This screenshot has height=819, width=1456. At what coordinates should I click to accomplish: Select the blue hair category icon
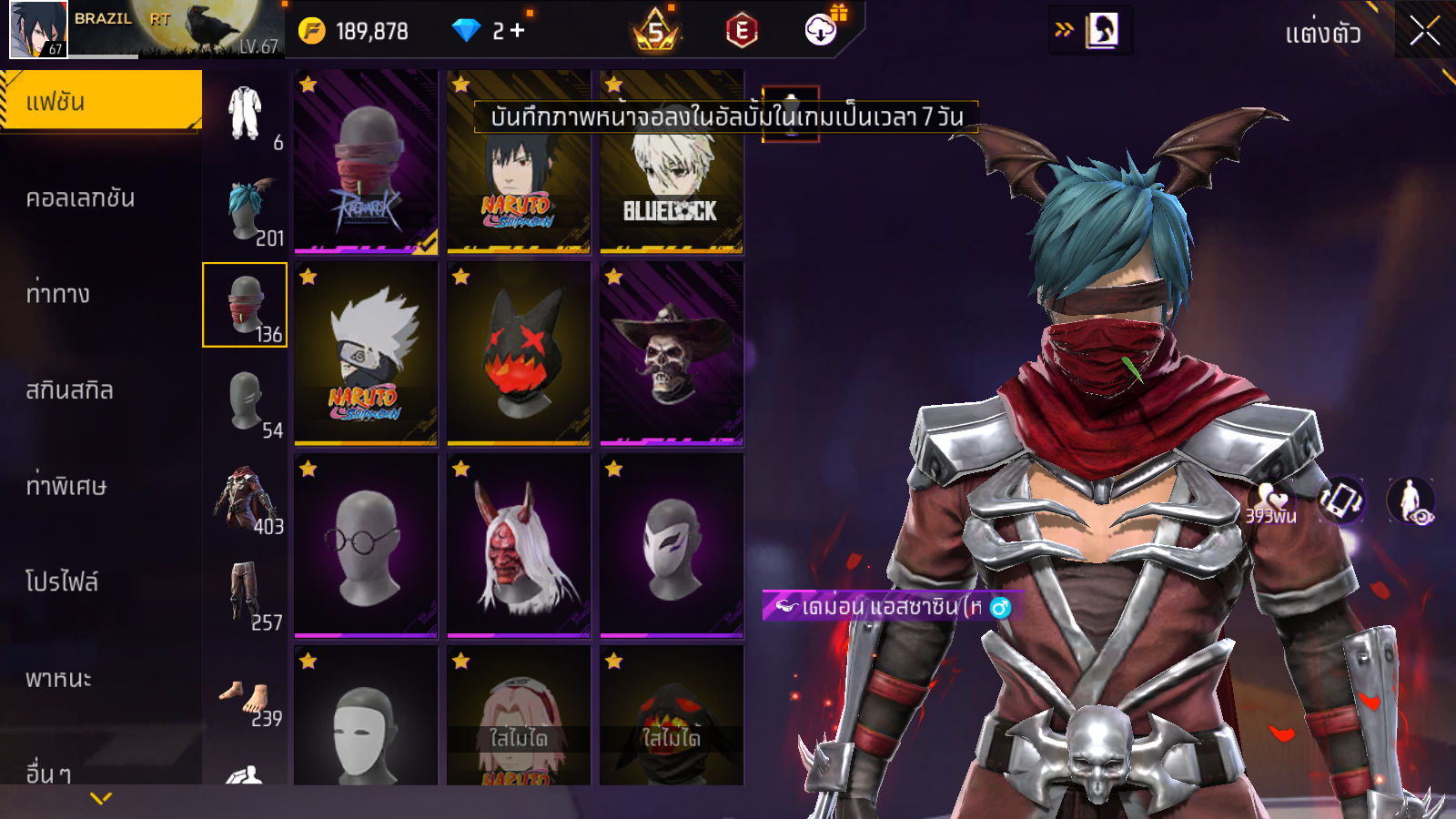click(245, 211)
